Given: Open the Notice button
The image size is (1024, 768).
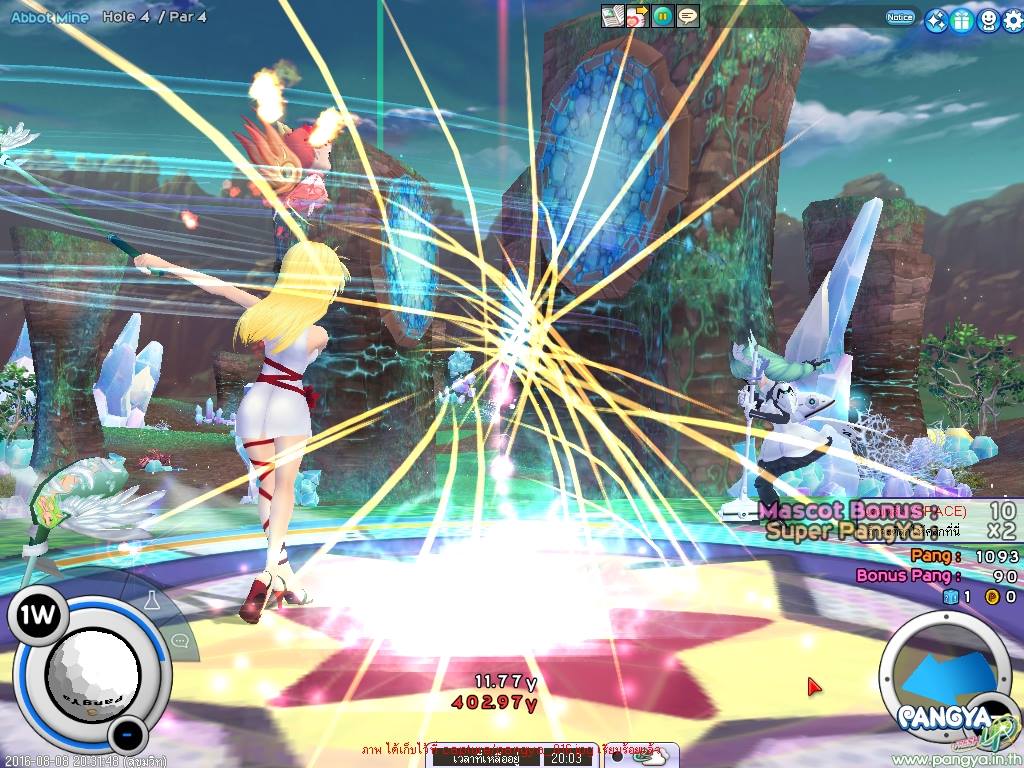Looking at the screenshot, I should coord(899,17).
